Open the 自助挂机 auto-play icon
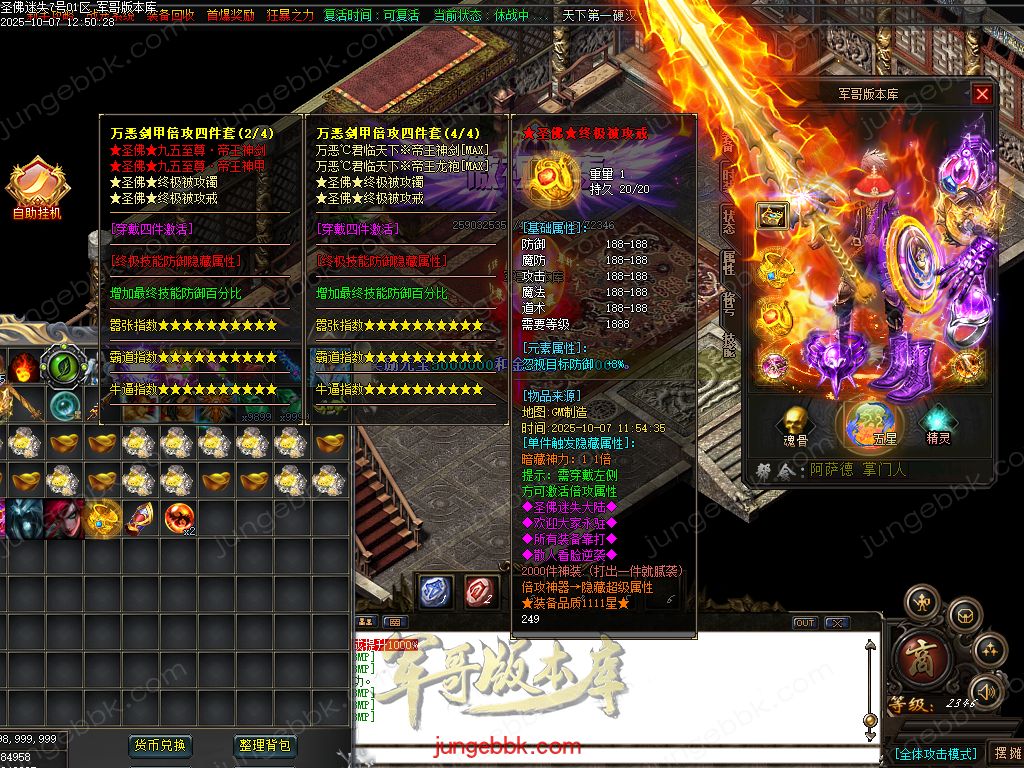The height and width of the screenshot is (768, 1024). click(37, 187)
